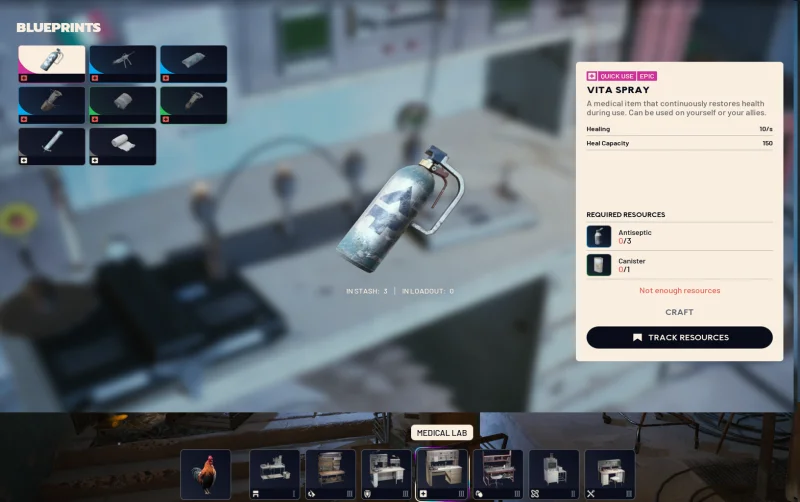Click the Track Resources button

pos(679,337)
